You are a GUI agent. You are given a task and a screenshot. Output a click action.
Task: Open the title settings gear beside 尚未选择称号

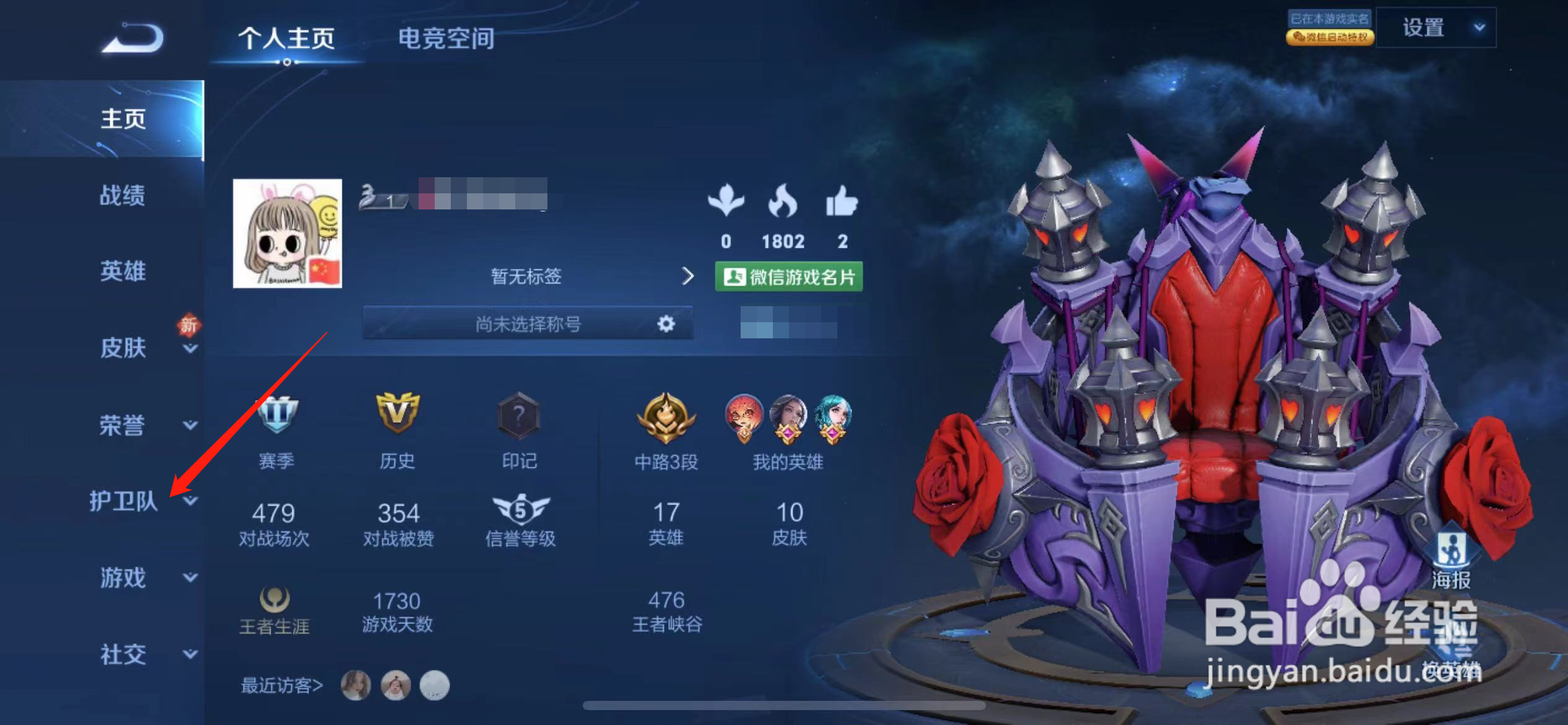click(664, 323)
